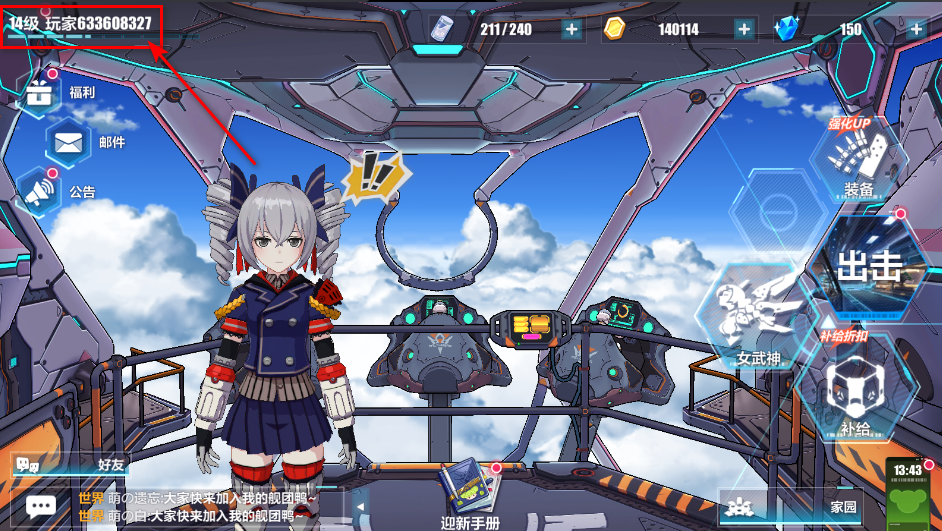Add stamina with the plus button beside 211/240

tap(572, 29)
